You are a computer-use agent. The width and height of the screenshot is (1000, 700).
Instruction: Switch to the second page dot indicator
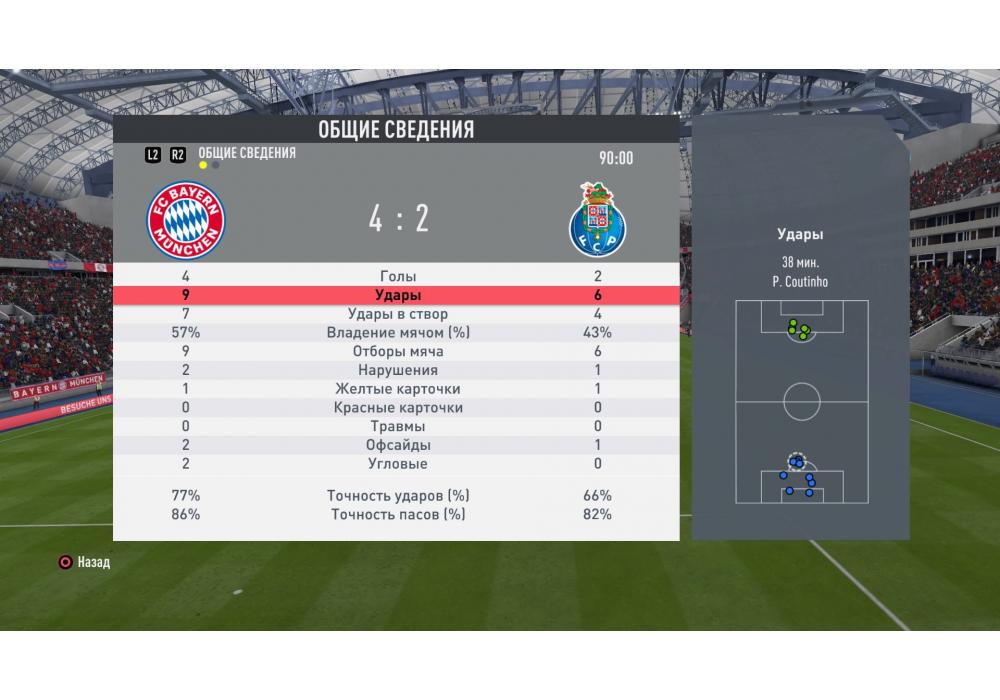(216, 165)
